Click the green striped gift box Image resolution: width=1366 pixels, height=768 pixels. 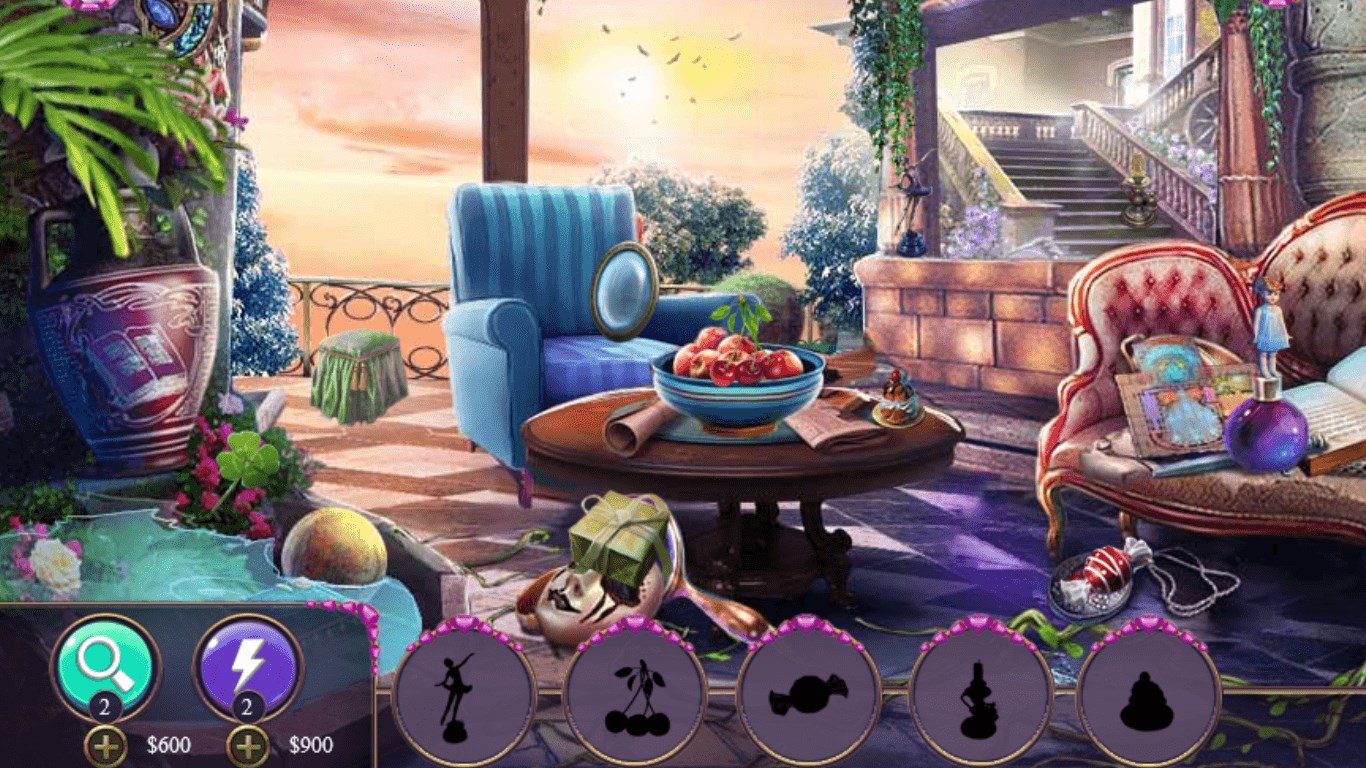pyautogui.click(x=622, y=539)
